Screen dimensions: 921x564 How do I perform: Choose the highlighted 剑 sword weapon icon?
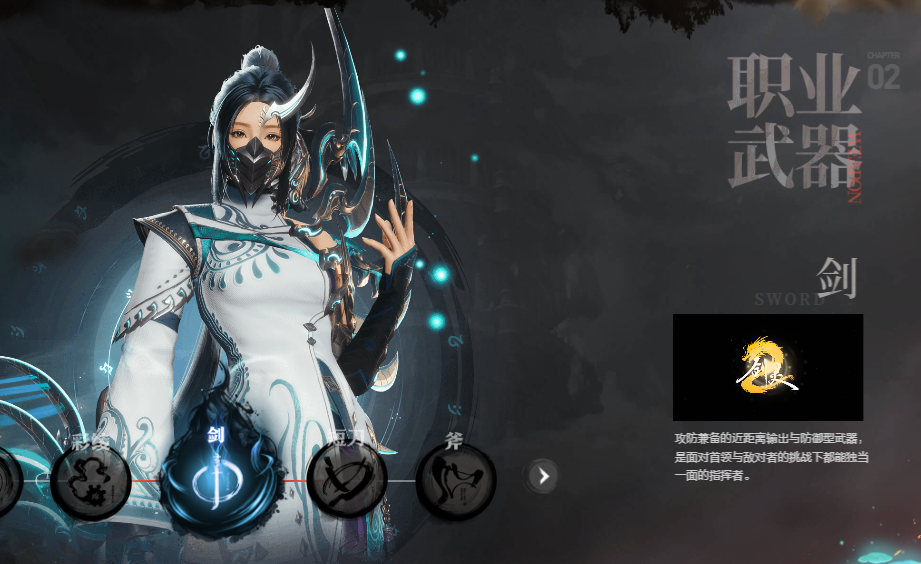point(217,479)
